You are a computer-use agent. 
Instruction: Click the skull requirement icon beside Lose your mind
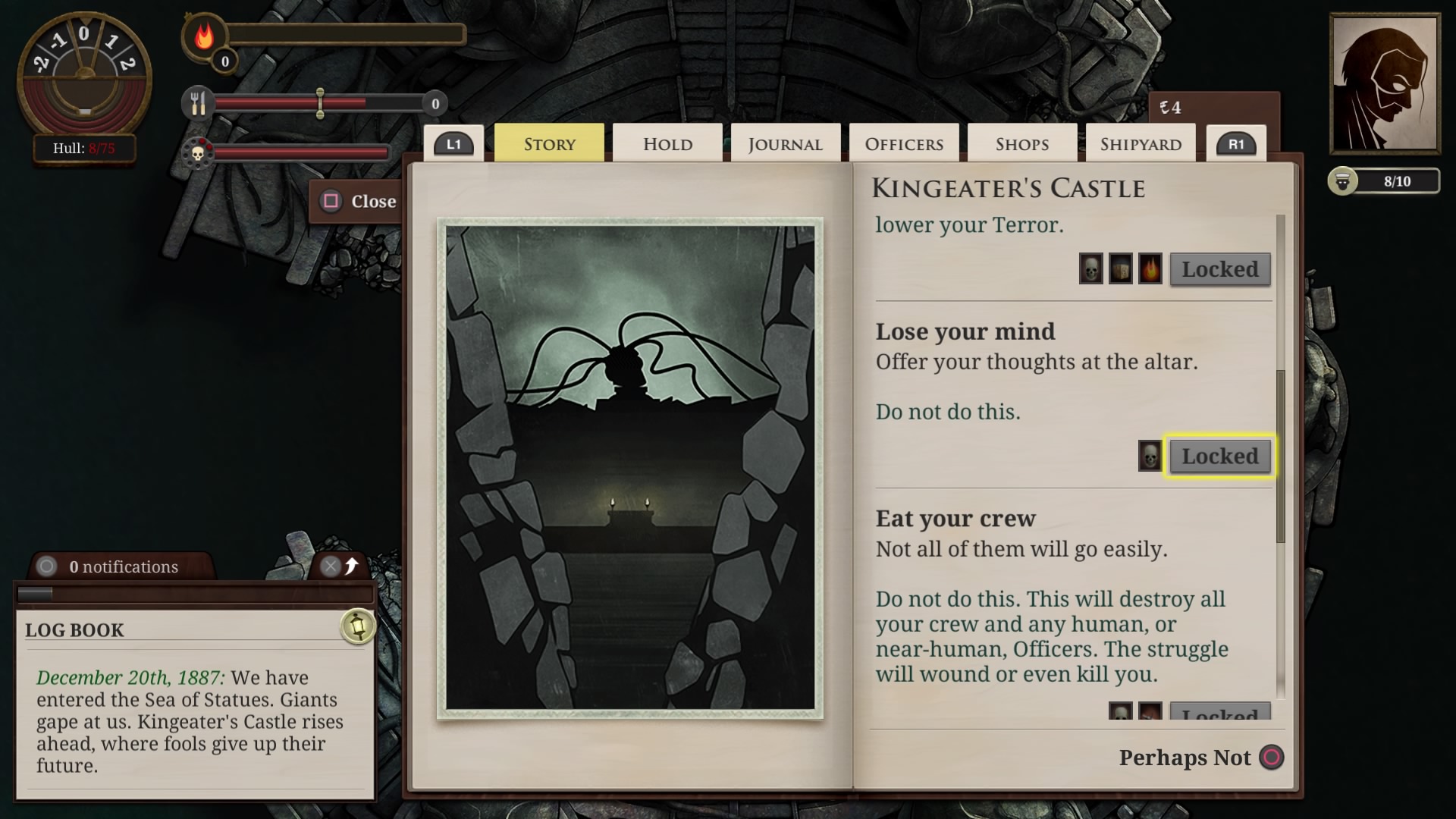click(x=1150, y=456)
